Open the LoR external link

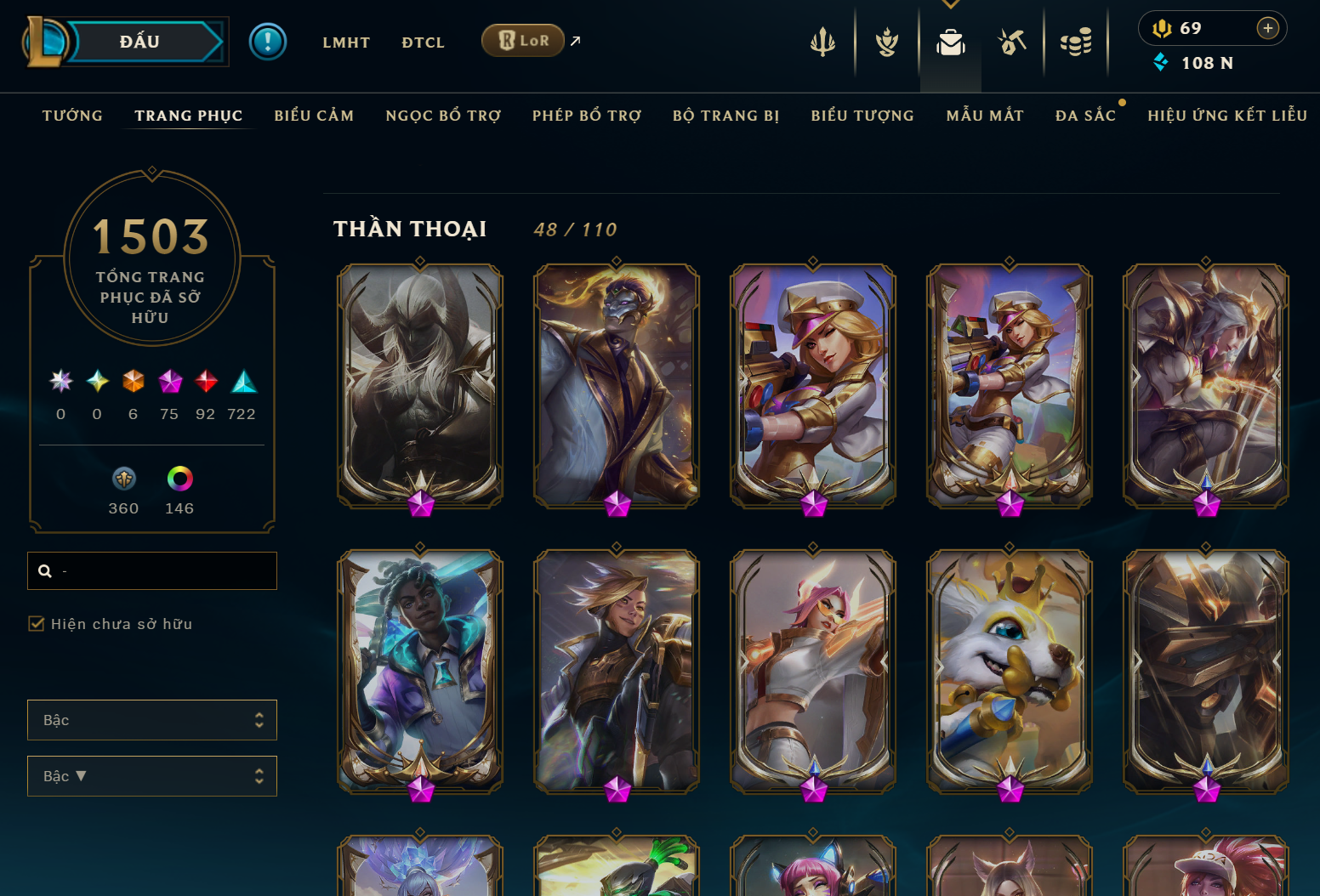[x=523, y=41]
